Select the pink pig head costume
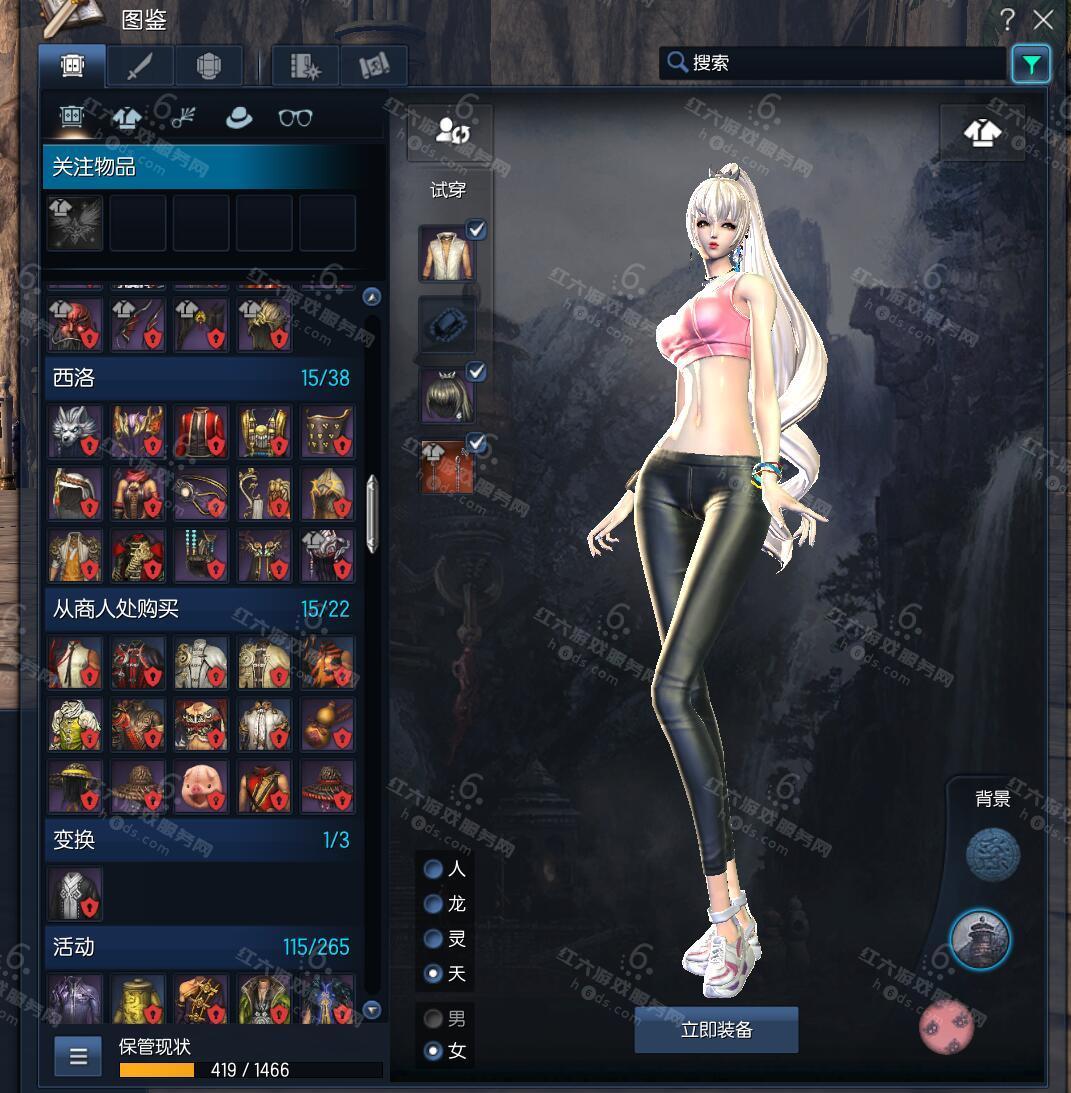This screenshot has height=1093, width=1071. coord(201,785)
